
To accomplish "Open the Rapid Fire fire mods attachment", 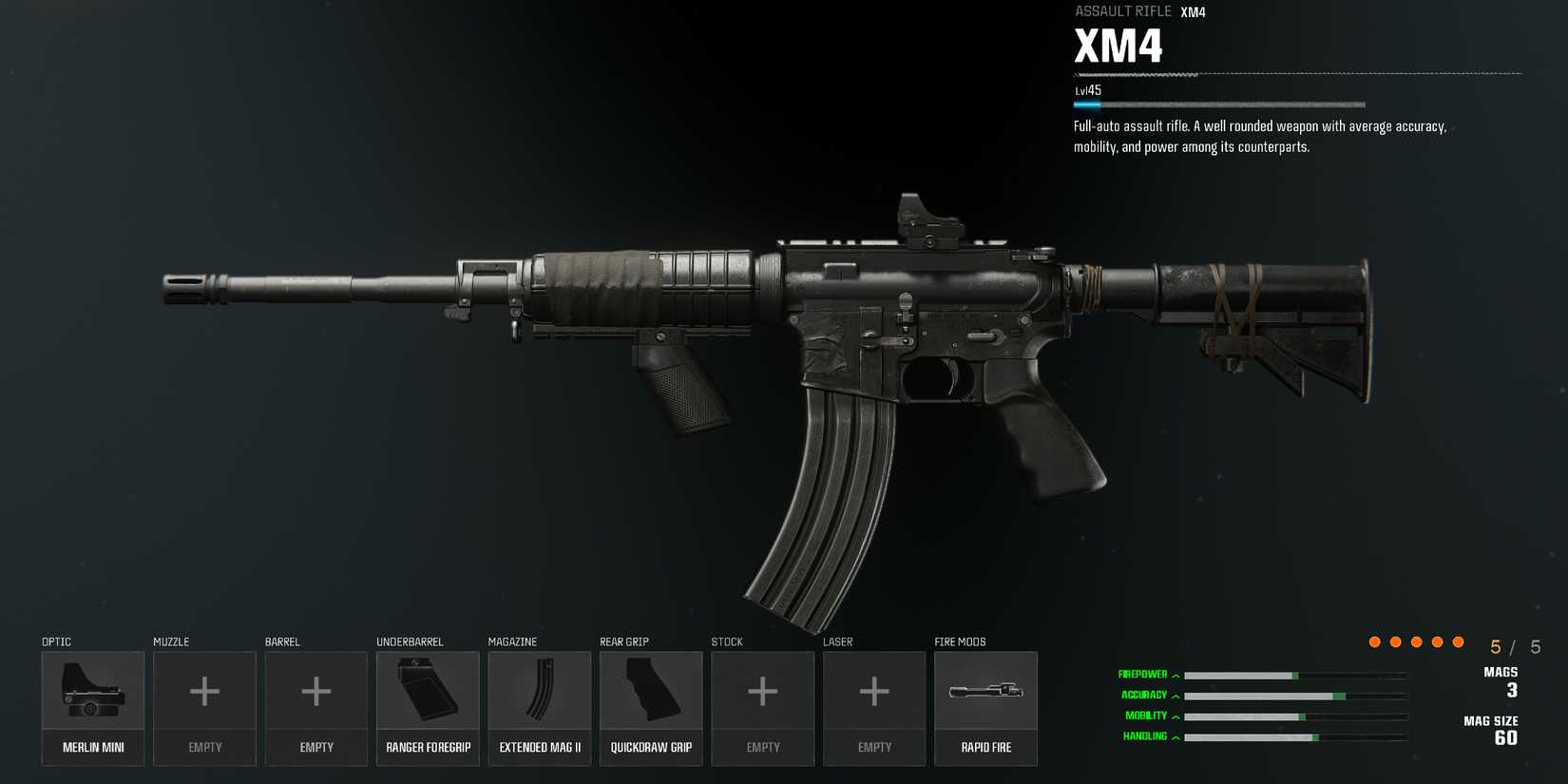I will 986,691.
